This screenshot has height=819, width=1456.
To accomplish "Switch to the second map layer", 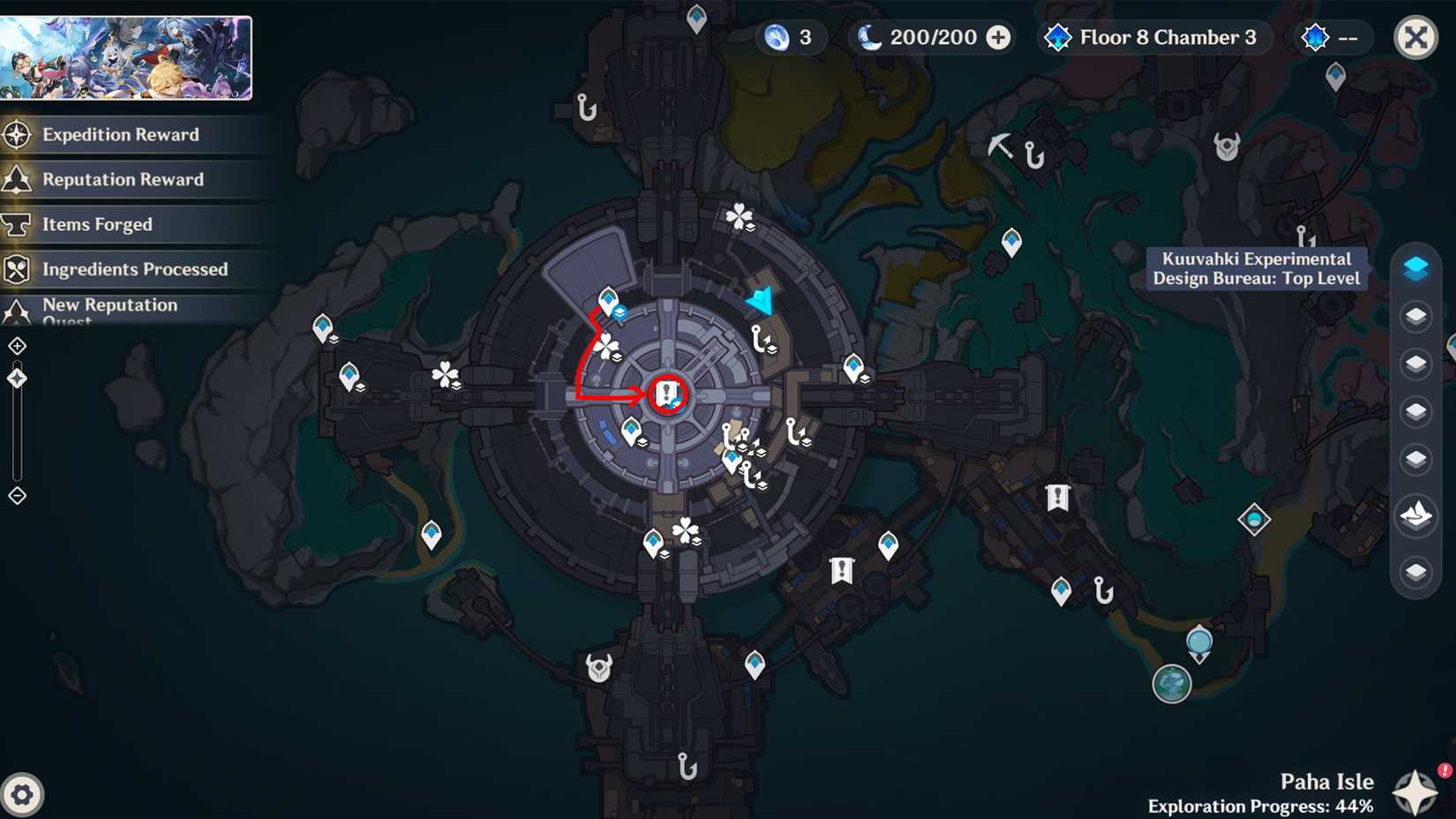I will (1417, 317).
